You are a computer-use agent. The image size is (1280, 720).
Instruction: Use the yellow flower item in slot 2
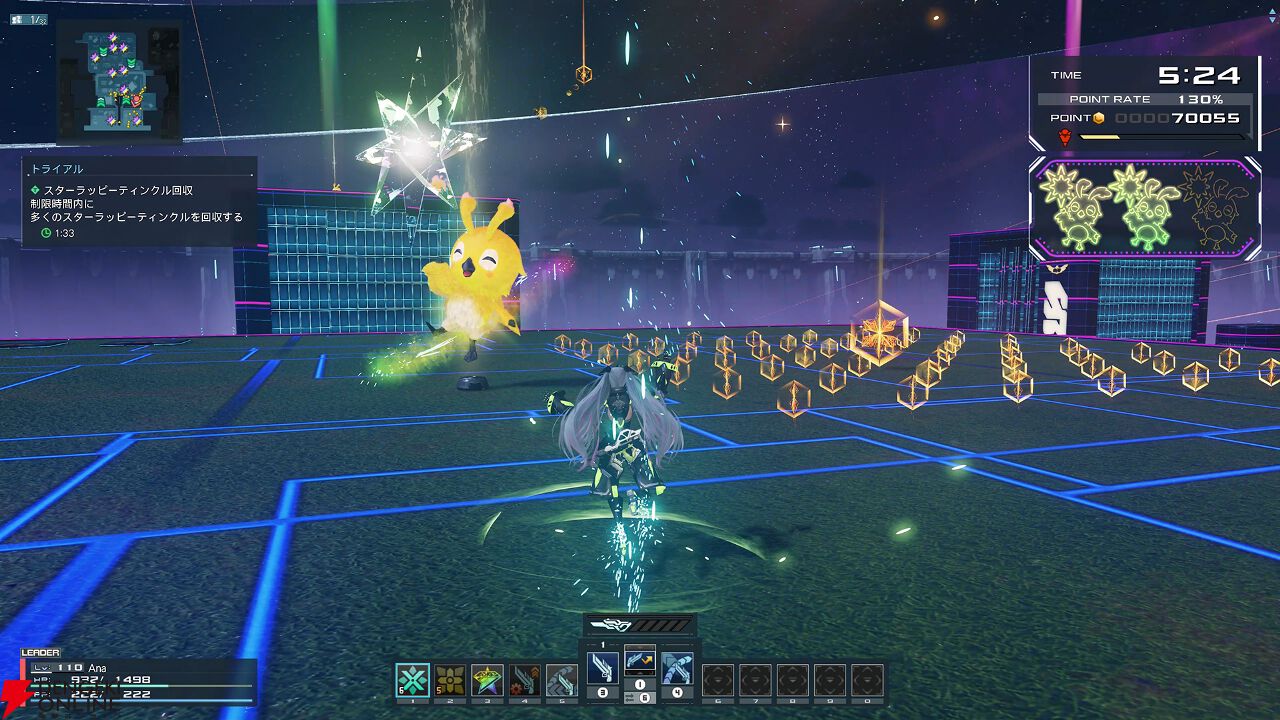(x=450, y=680)
